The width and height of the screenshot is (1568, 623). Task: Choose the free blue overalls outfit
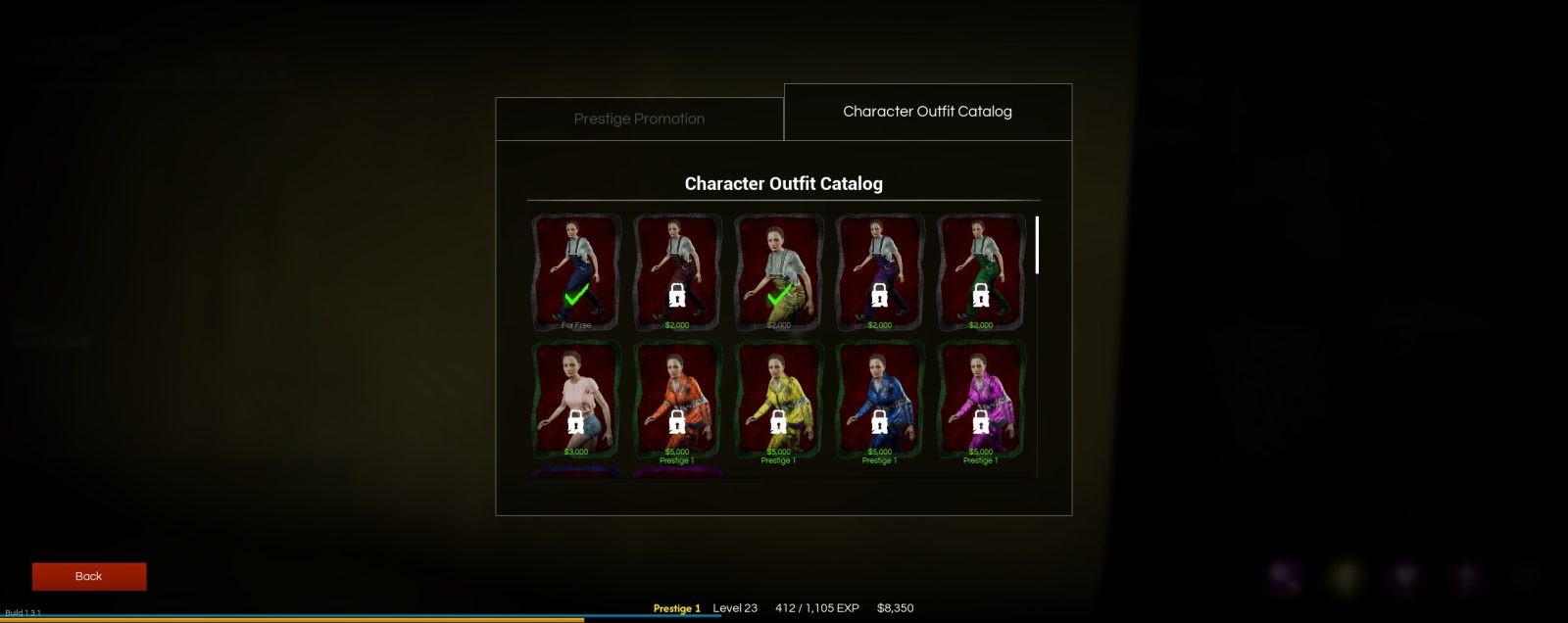tap(576, 272)
